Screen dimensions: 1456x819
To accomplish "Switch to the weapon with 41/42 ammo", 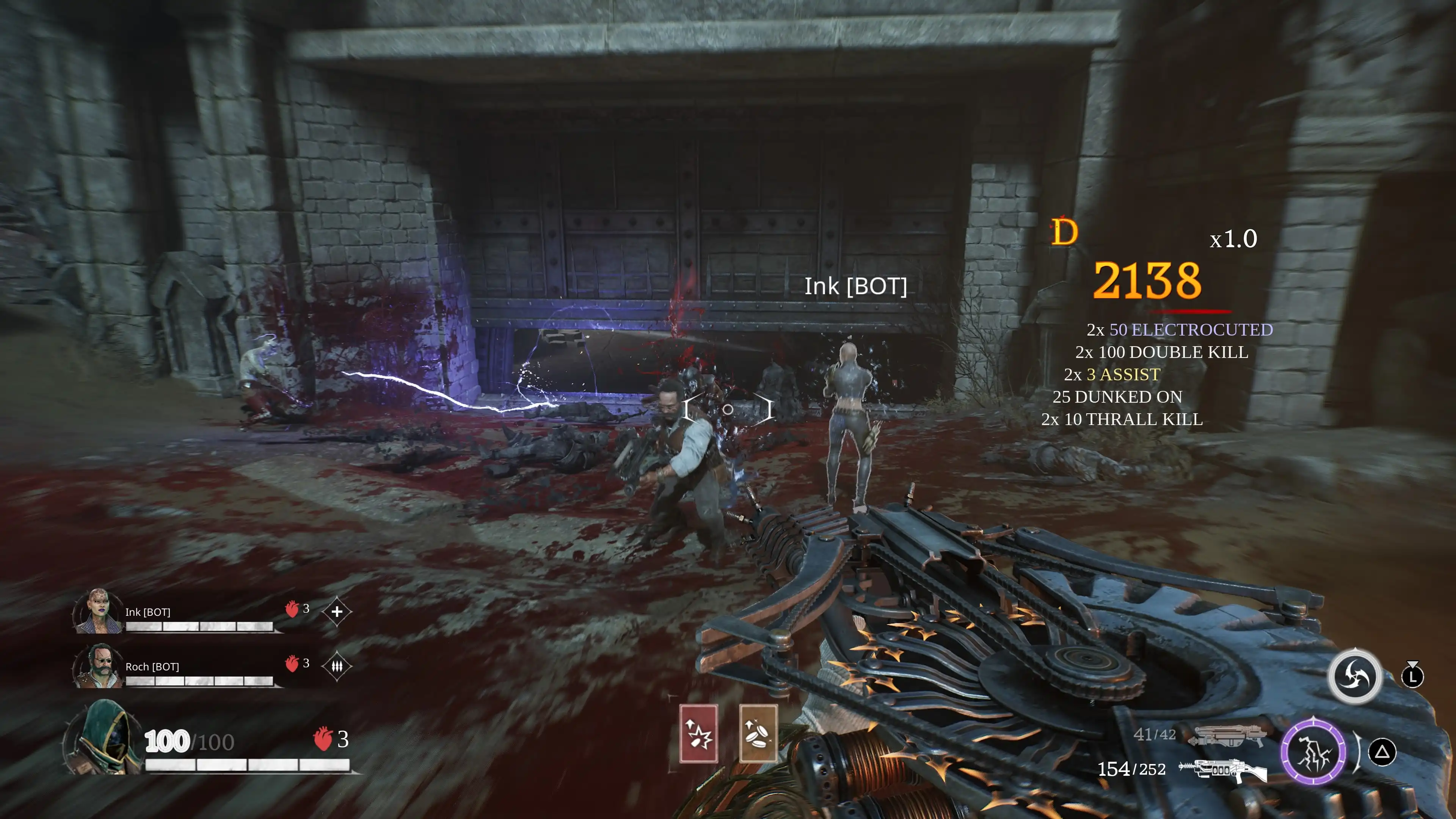I will click(x=1227, y=735).
